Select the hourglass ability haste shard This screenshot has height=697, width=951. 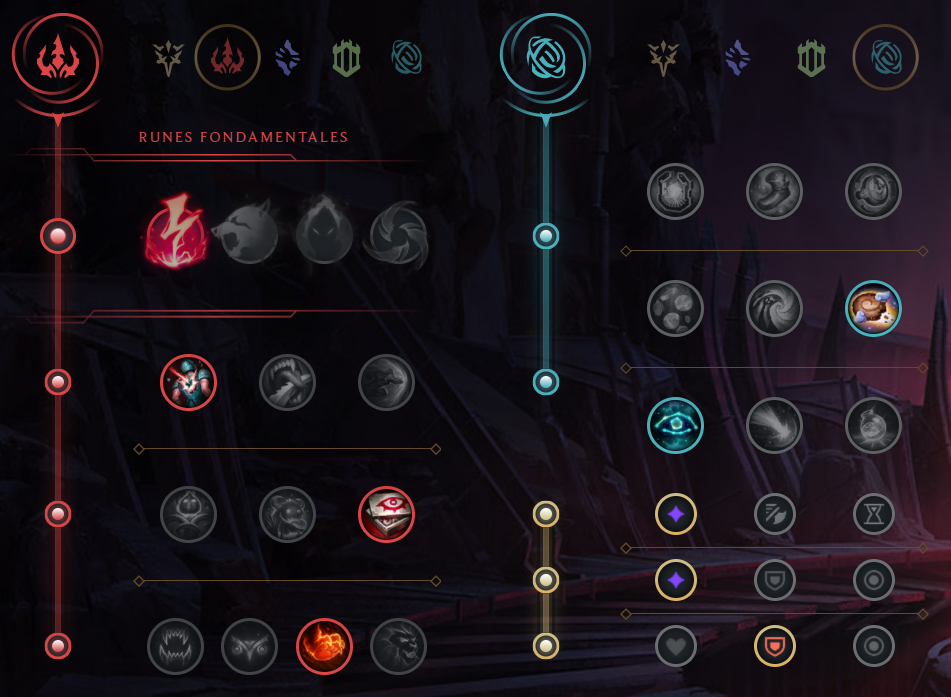click(873, 514)
